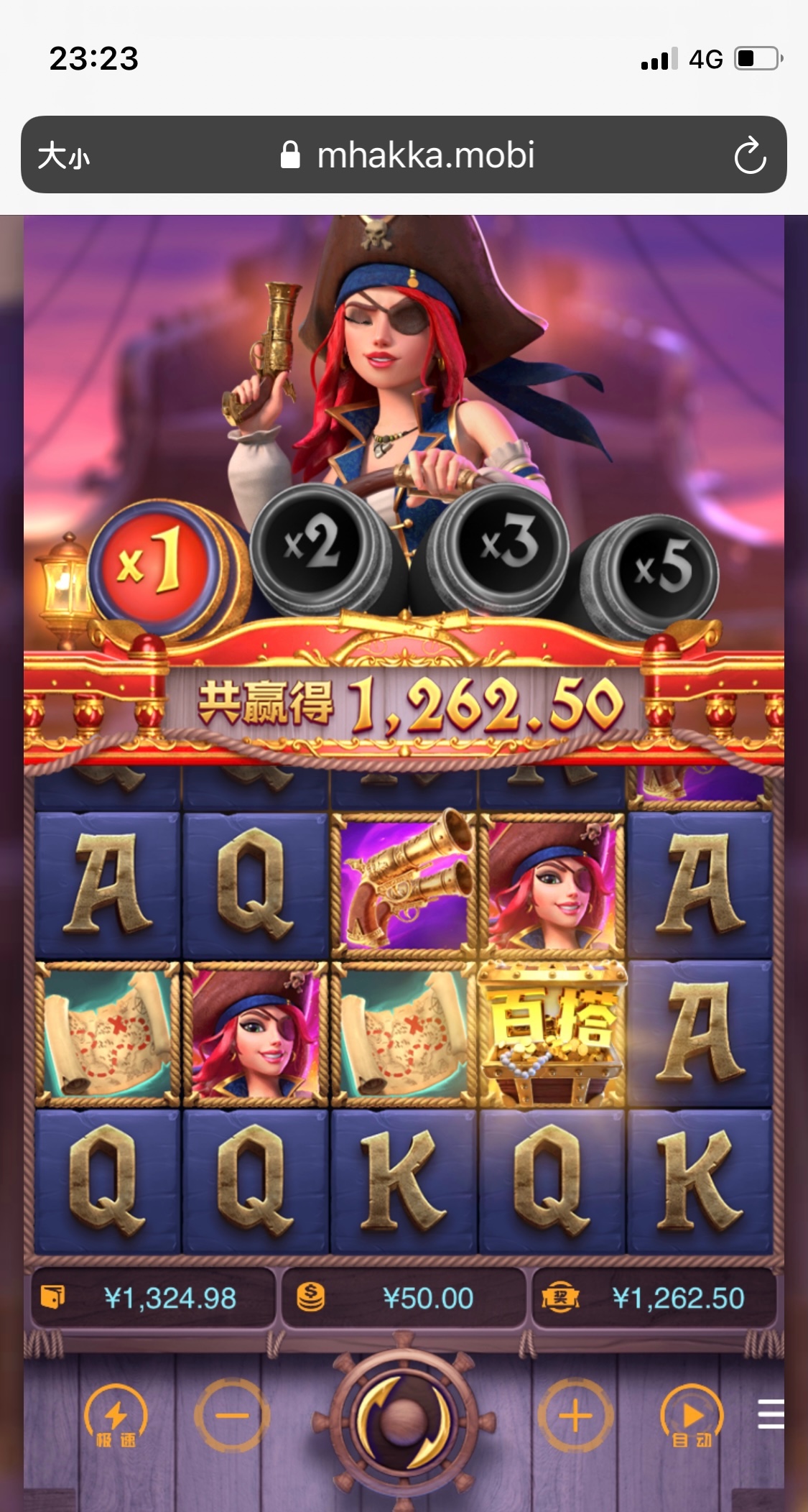
Task: Reload the browser page
Action: (x=750, y=155)
